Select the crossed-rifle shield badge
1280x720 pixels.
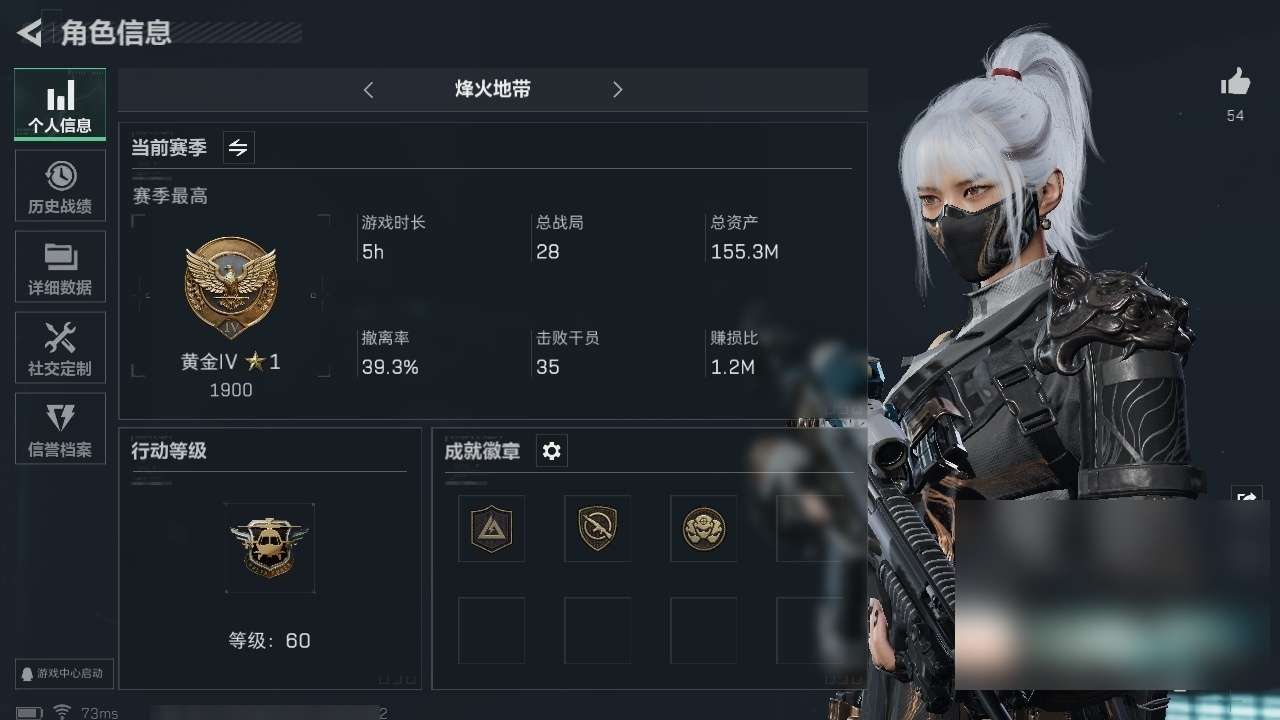click(x=597, y=528)
